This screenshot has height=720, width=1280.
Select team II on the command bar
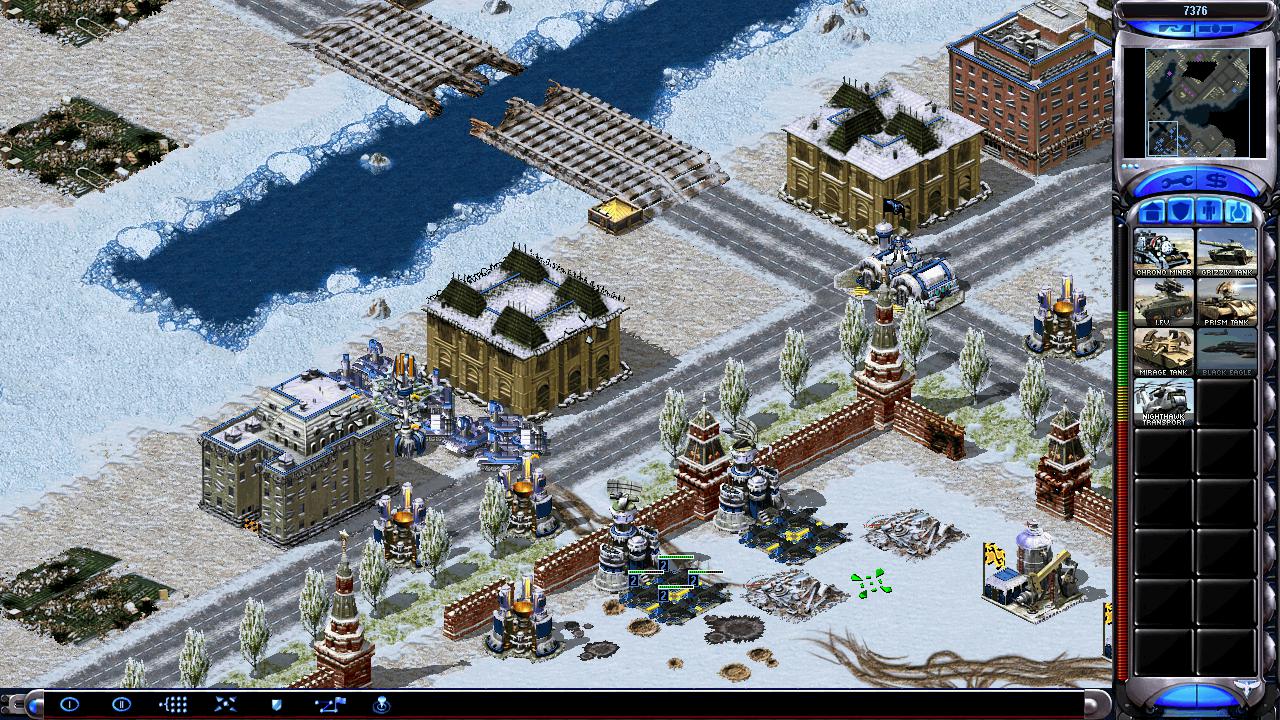point(121,704)
